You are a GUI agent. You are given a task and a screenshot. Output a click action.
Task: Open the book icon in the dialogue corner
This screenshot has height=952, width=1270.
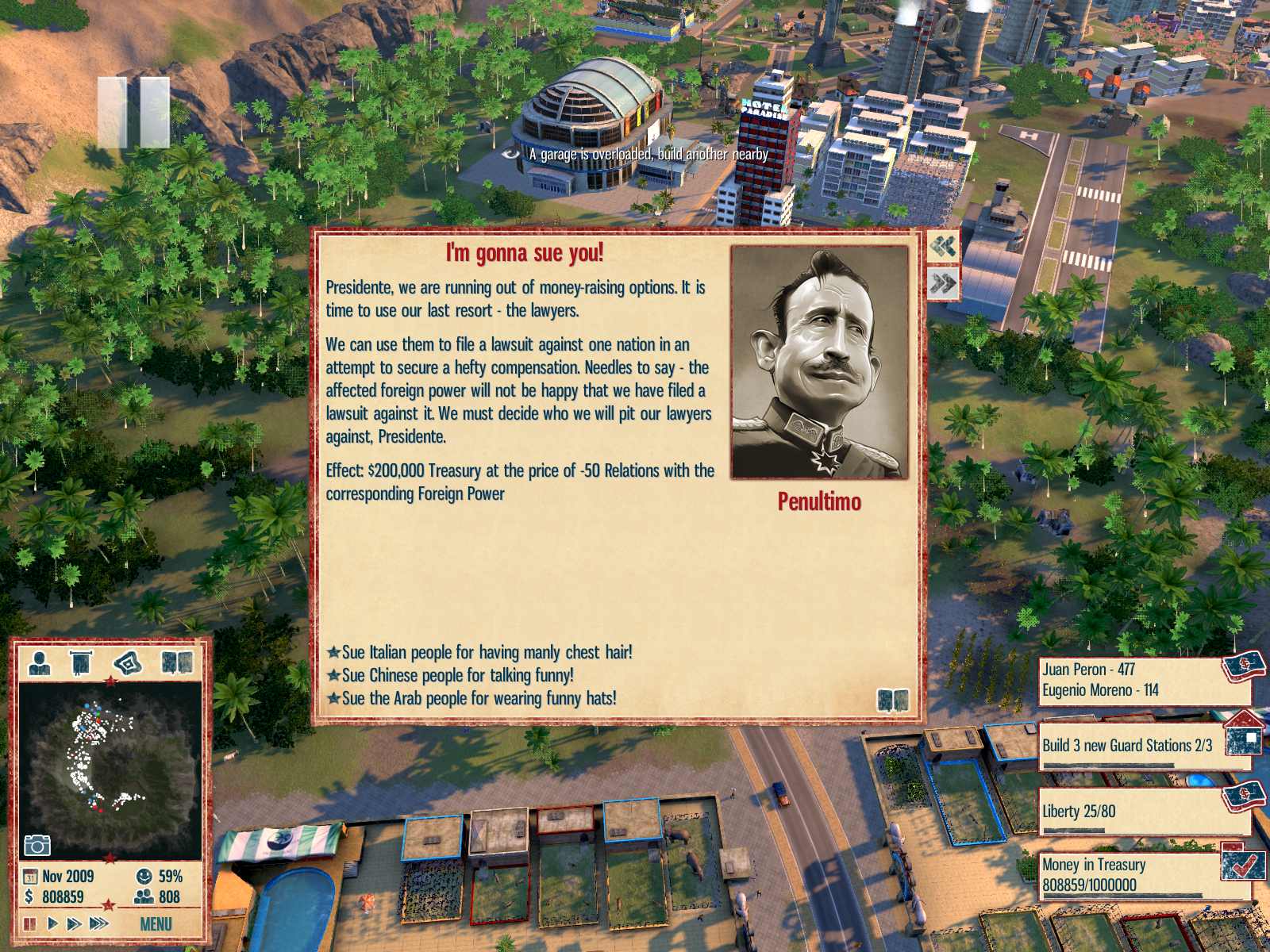coord(893,700)
